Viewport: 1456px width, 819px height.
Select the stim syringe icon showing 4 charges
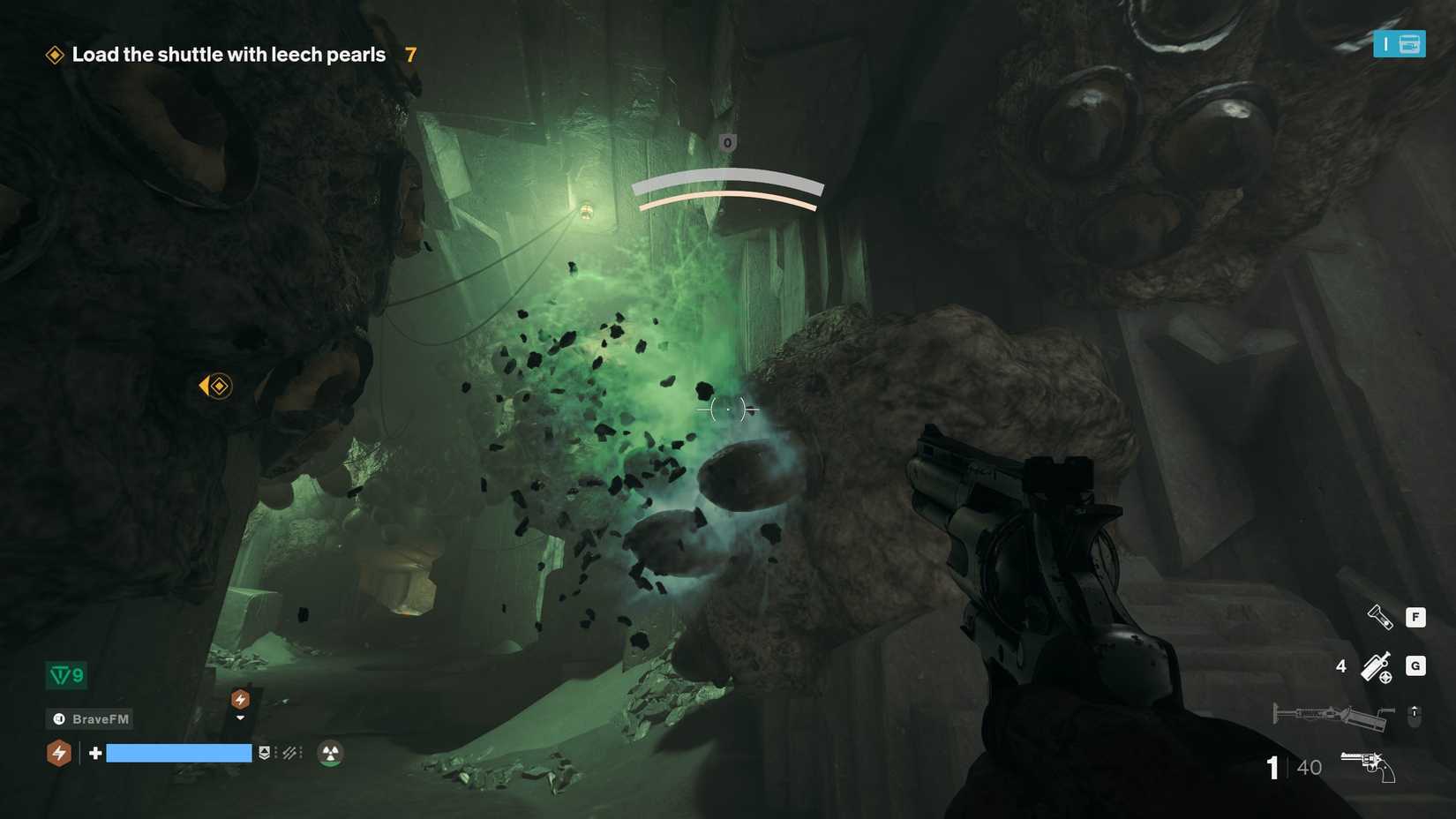[x=1377, y=667]
